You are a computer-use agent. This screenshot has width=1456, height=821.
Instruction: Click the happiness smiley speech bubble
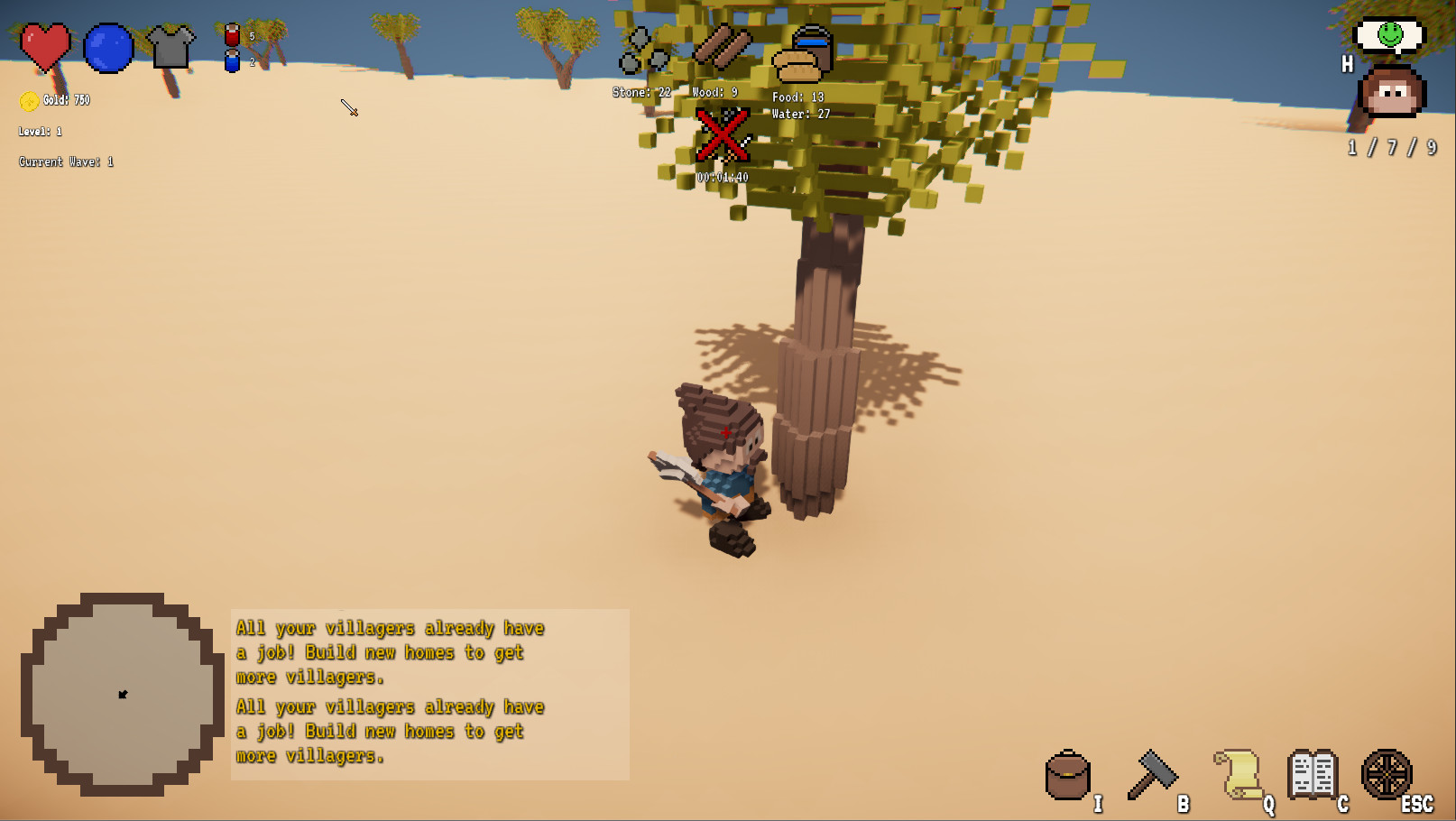point(1389,34)
